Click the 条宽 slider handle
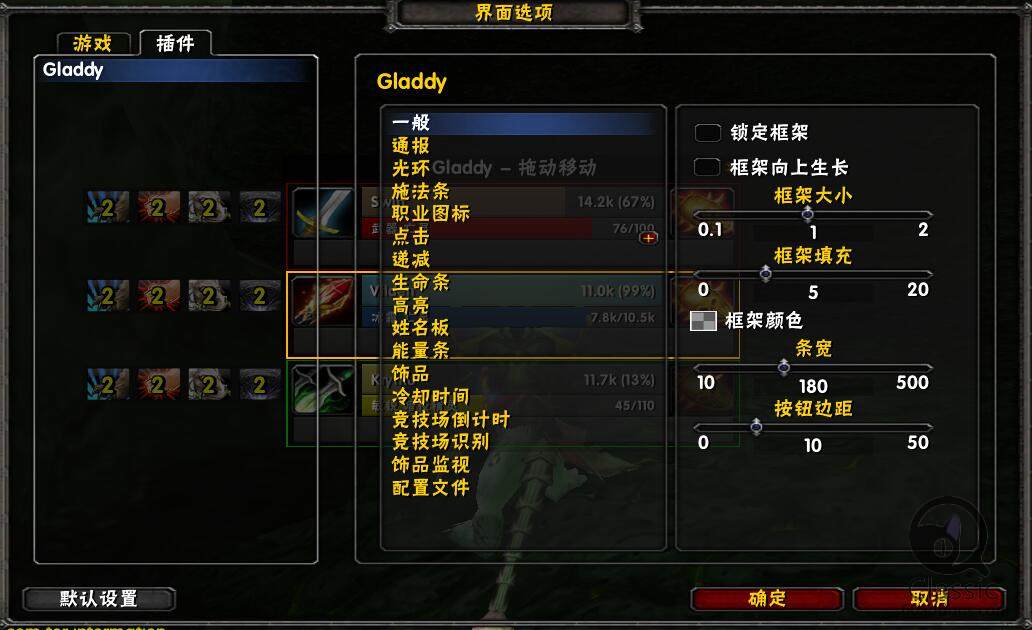 click(784, 367)
